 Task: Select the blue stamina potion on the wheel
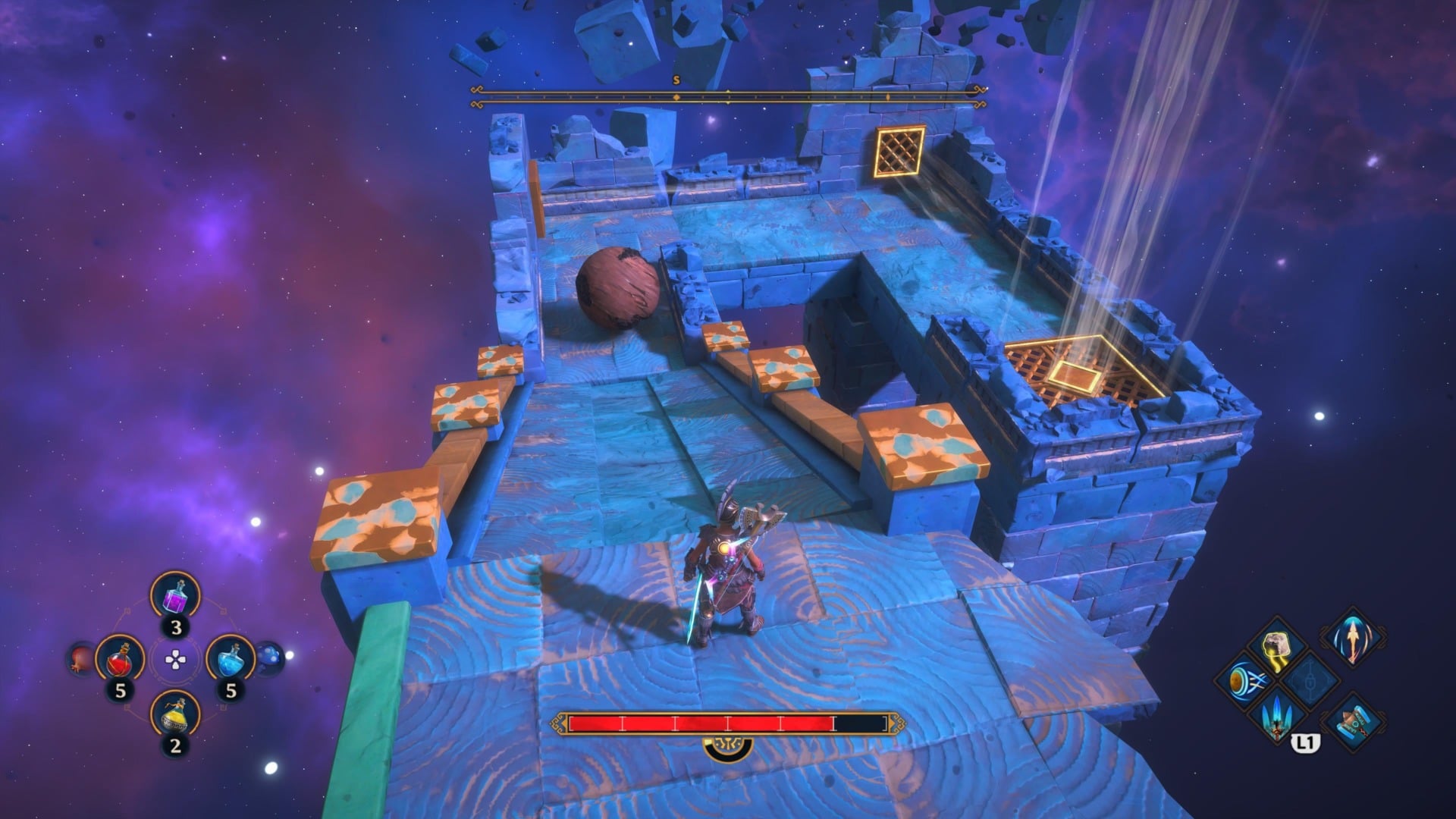[231, 659]
